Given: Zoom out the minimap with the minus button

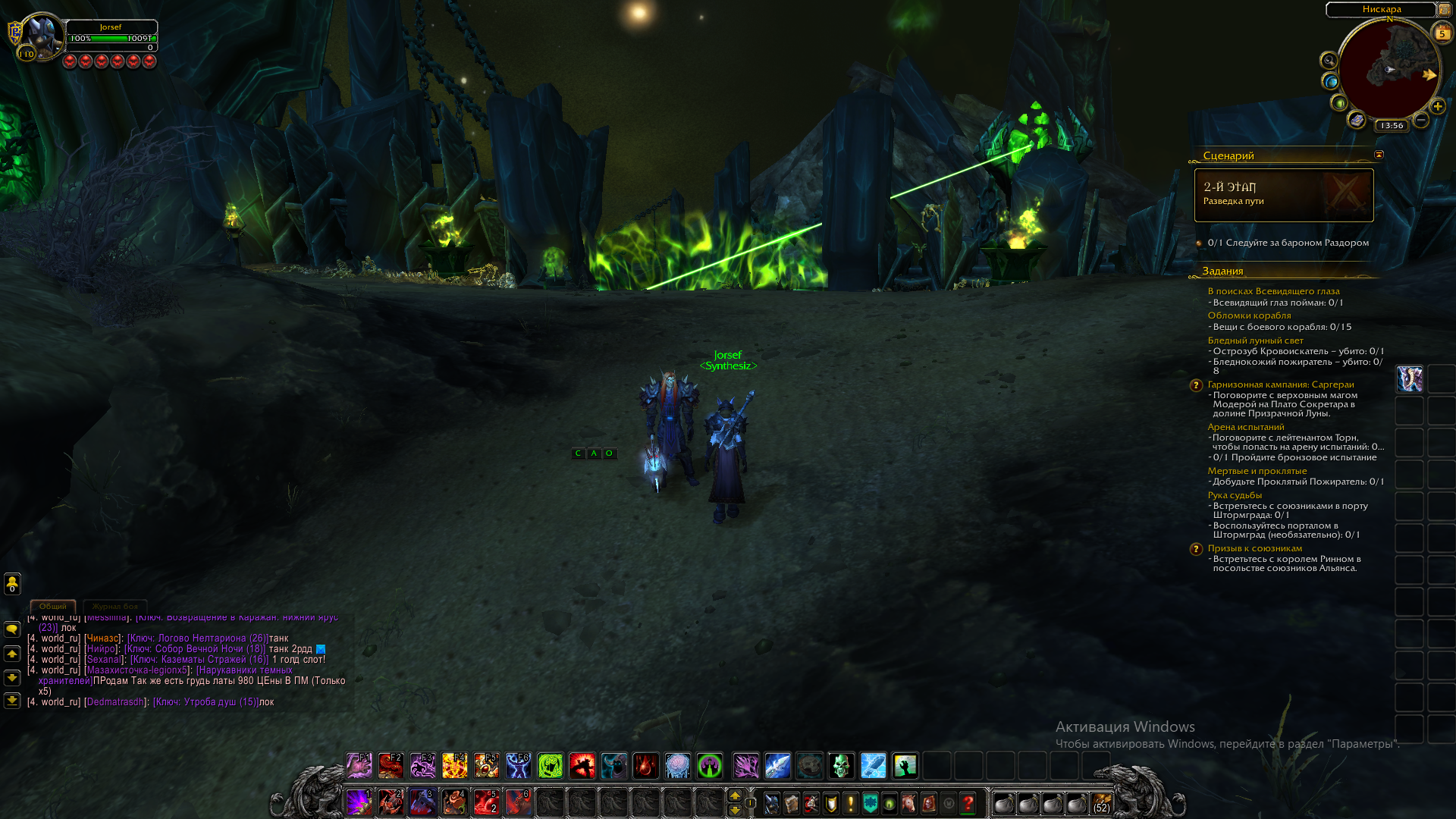Looking at the screenshot, I should tap(1421, 120).
